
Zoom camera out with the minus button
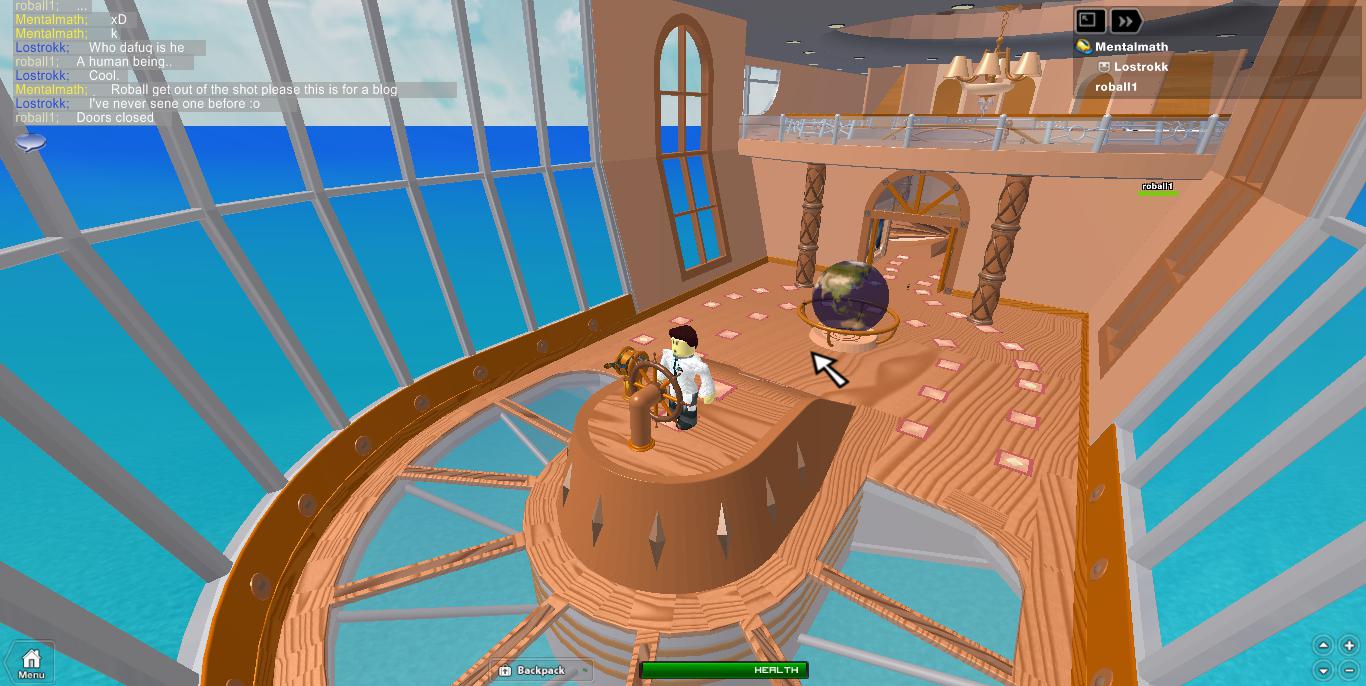[x=1348, y=670]
